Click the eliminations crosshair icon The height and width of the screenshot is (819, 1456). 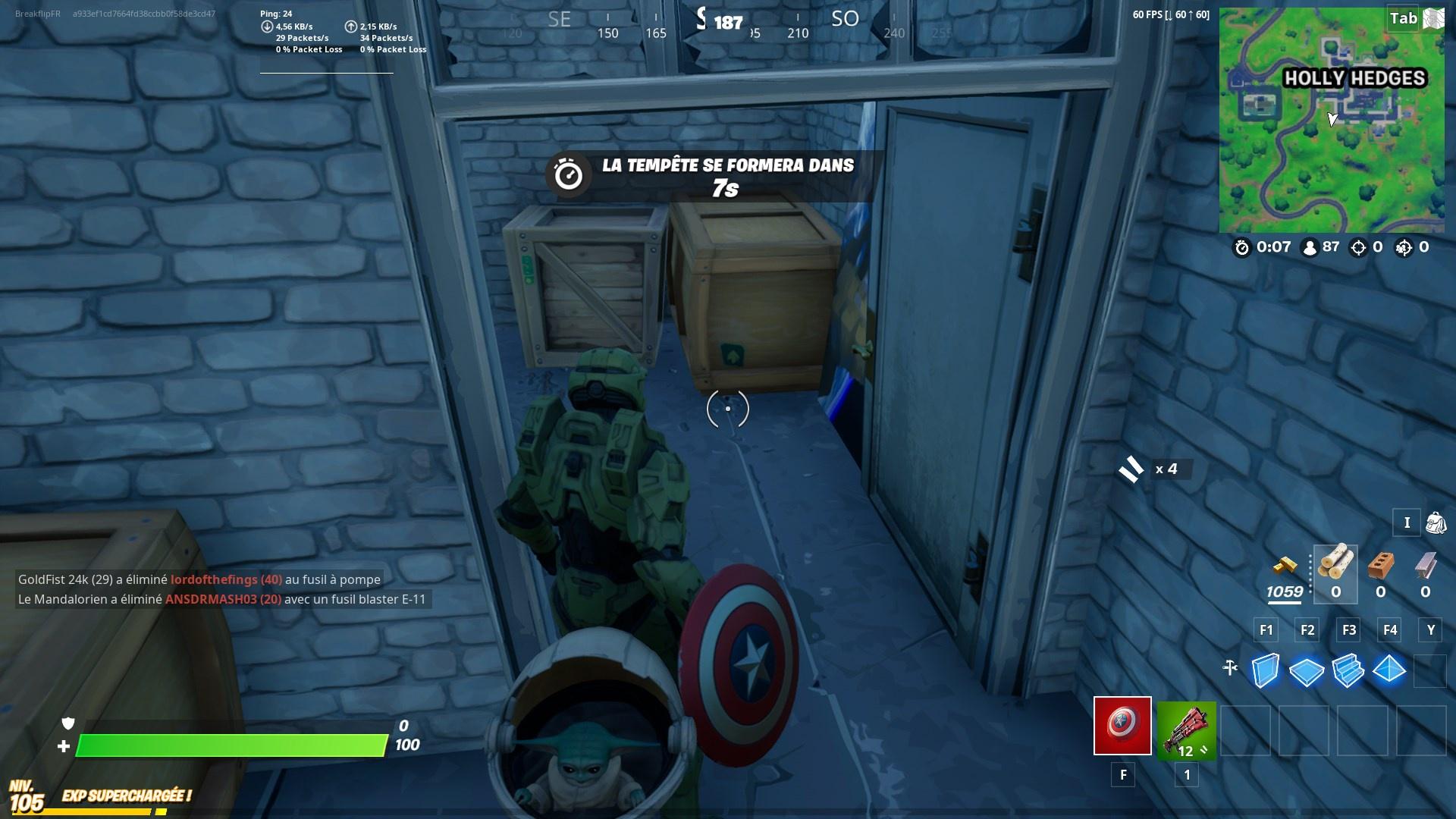[x=1359, y=246]
